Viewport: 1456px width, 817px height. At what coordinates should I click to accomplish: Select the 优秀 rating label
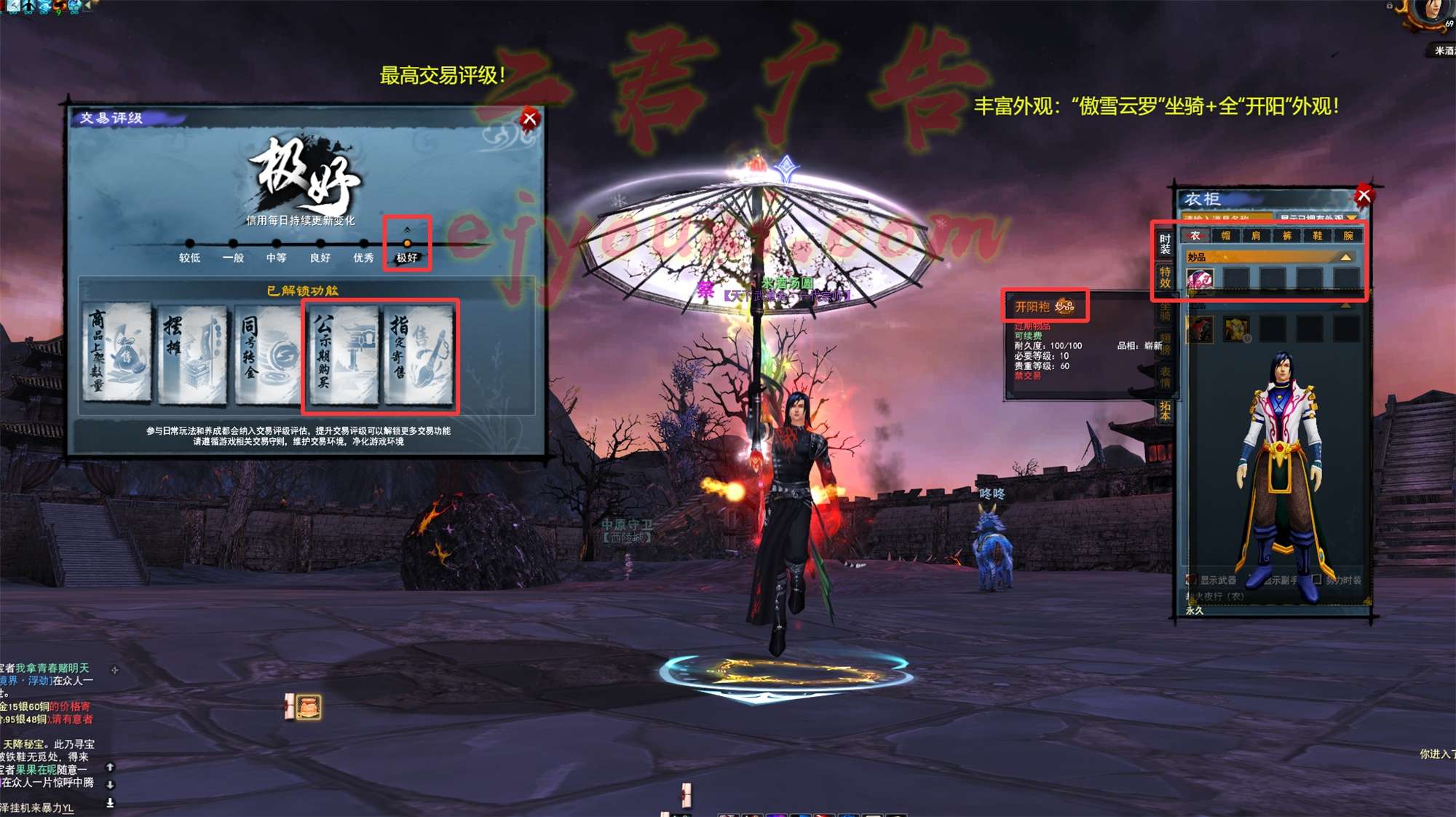pos(364,258)
